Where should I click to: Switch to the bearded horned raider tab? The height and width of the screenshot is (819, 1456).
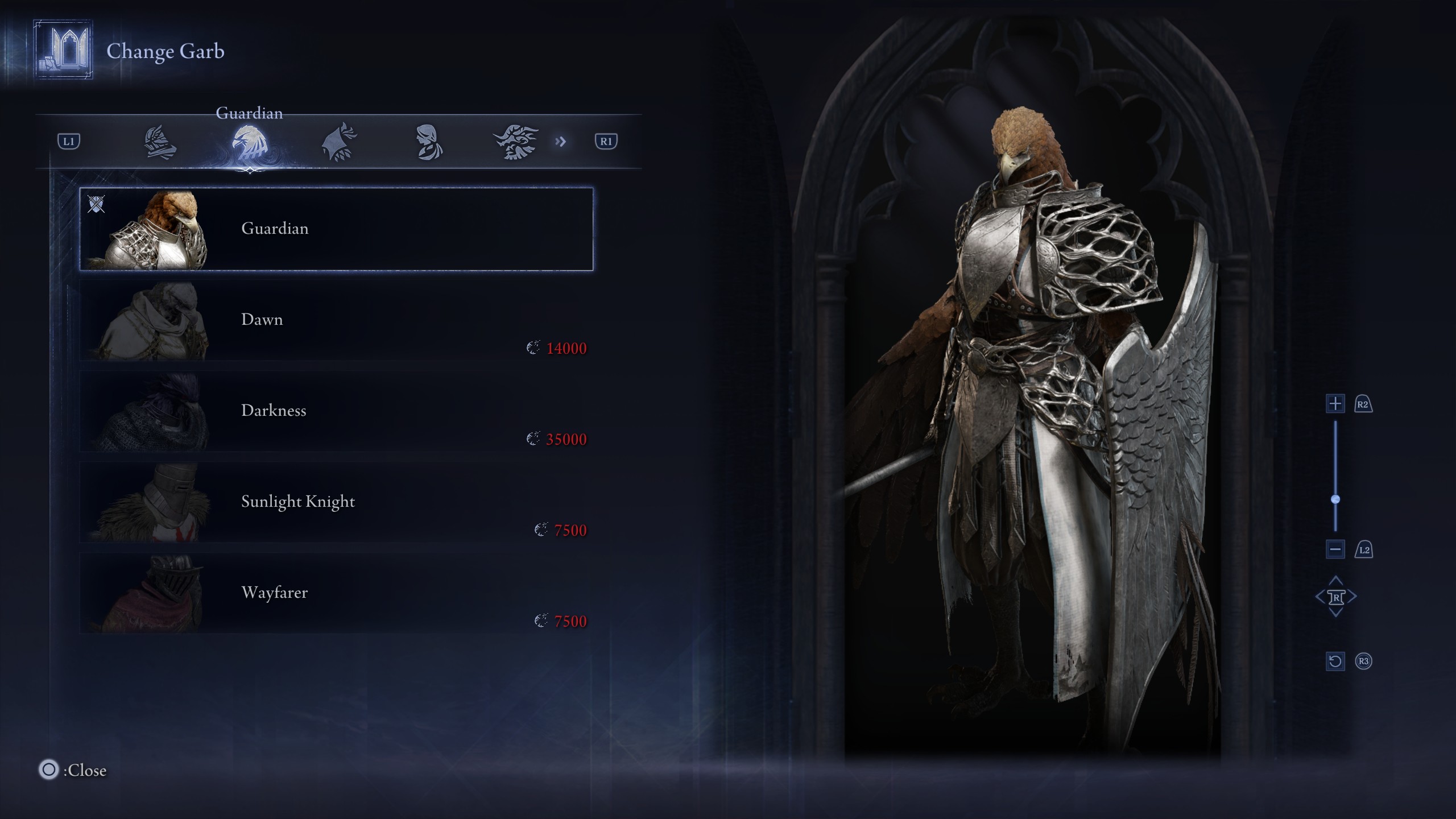tap(516, 142)
